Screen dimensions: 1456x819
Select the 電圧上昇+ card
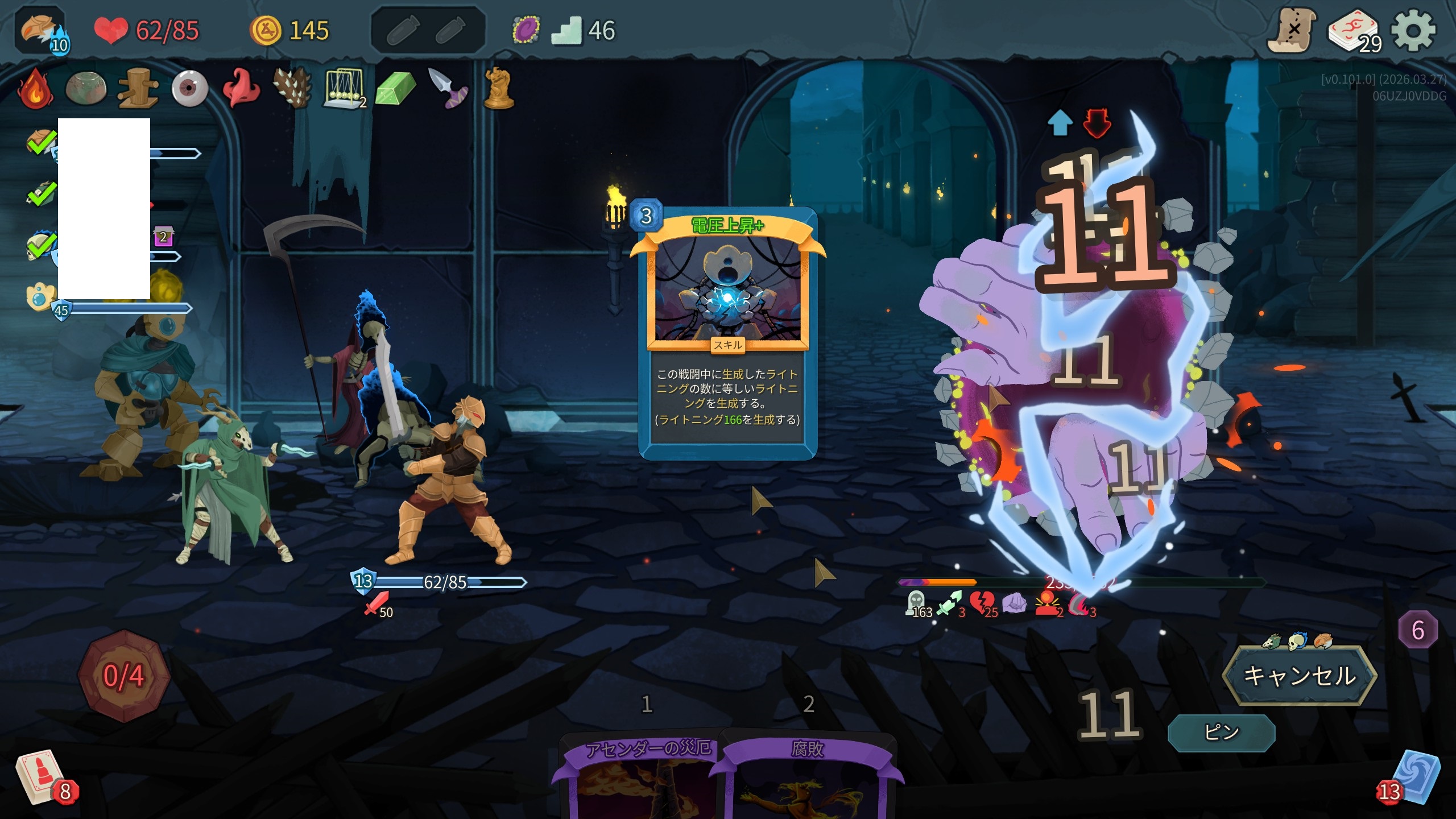[x=727, y=333]
